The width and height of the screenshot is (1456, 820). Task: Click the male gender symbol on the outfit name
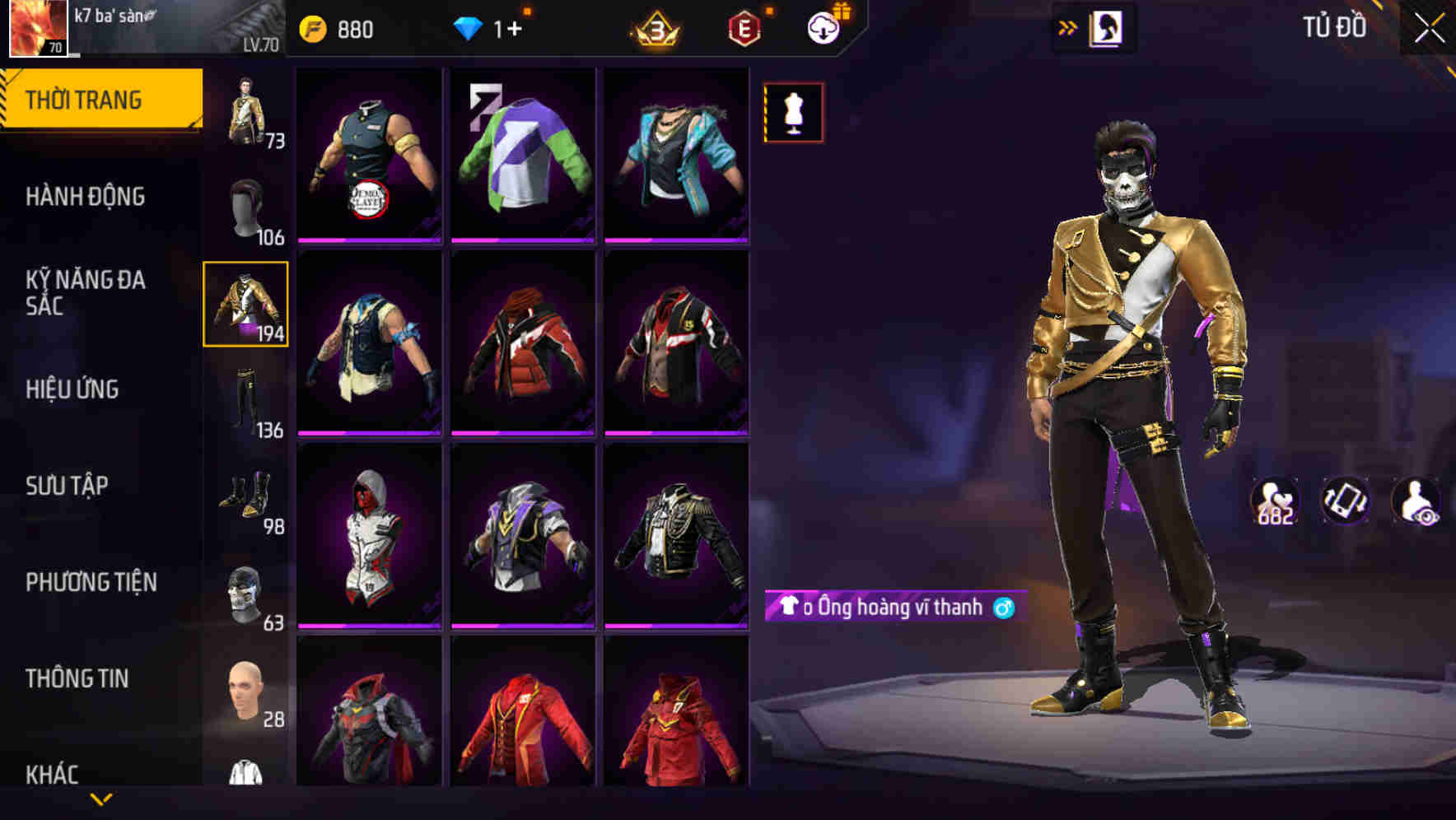(1002, 609)
